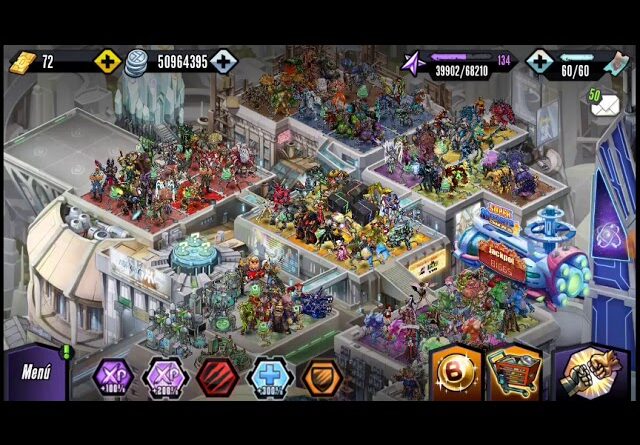This screenshot has width=640, height=445.
Task: Open the Menú button
Action: click(35, 373)
